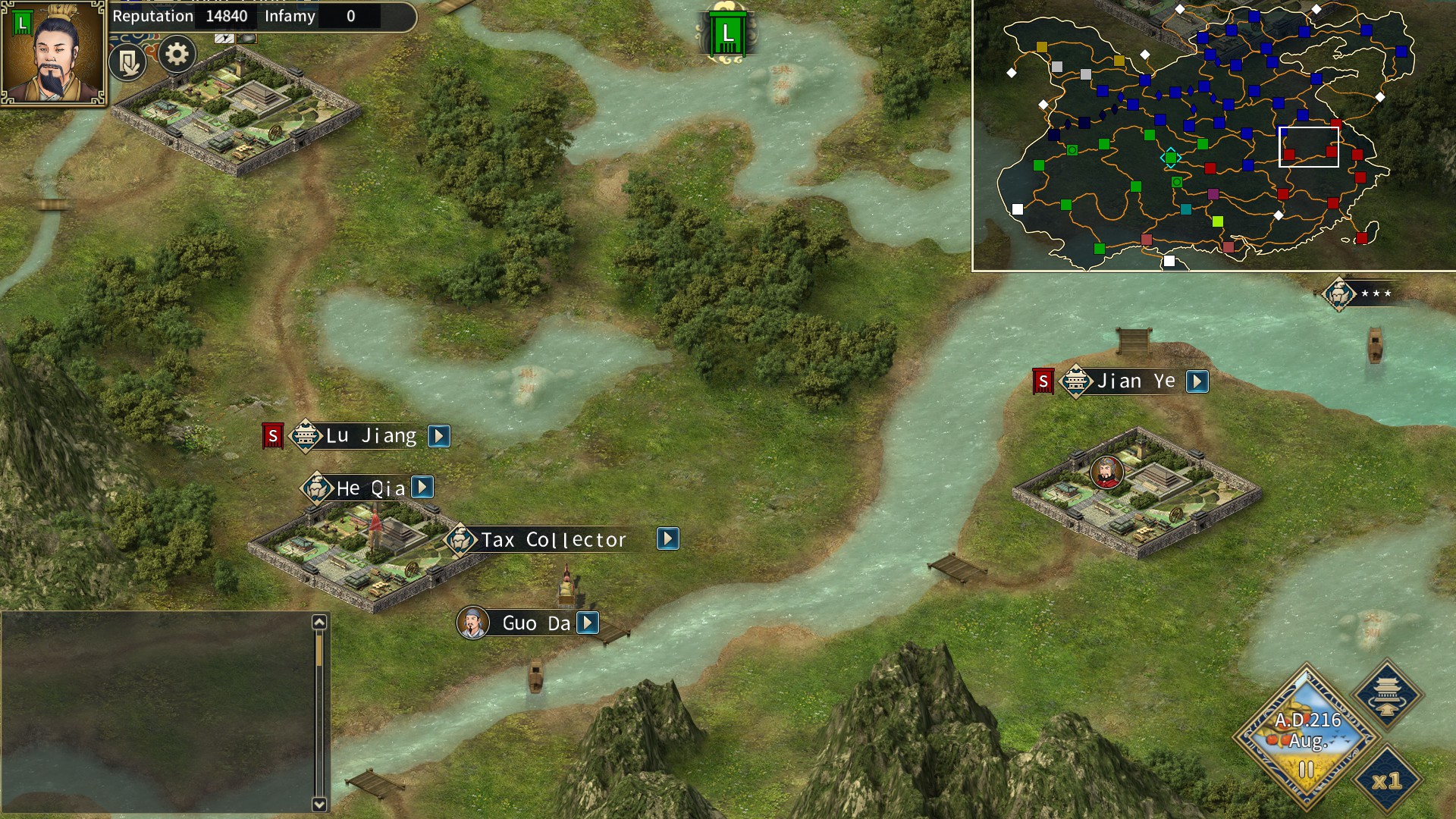Click the log panel's scroll-up arrow
The width and height of the screenshot is (1456, 819).
pos(319,622)
